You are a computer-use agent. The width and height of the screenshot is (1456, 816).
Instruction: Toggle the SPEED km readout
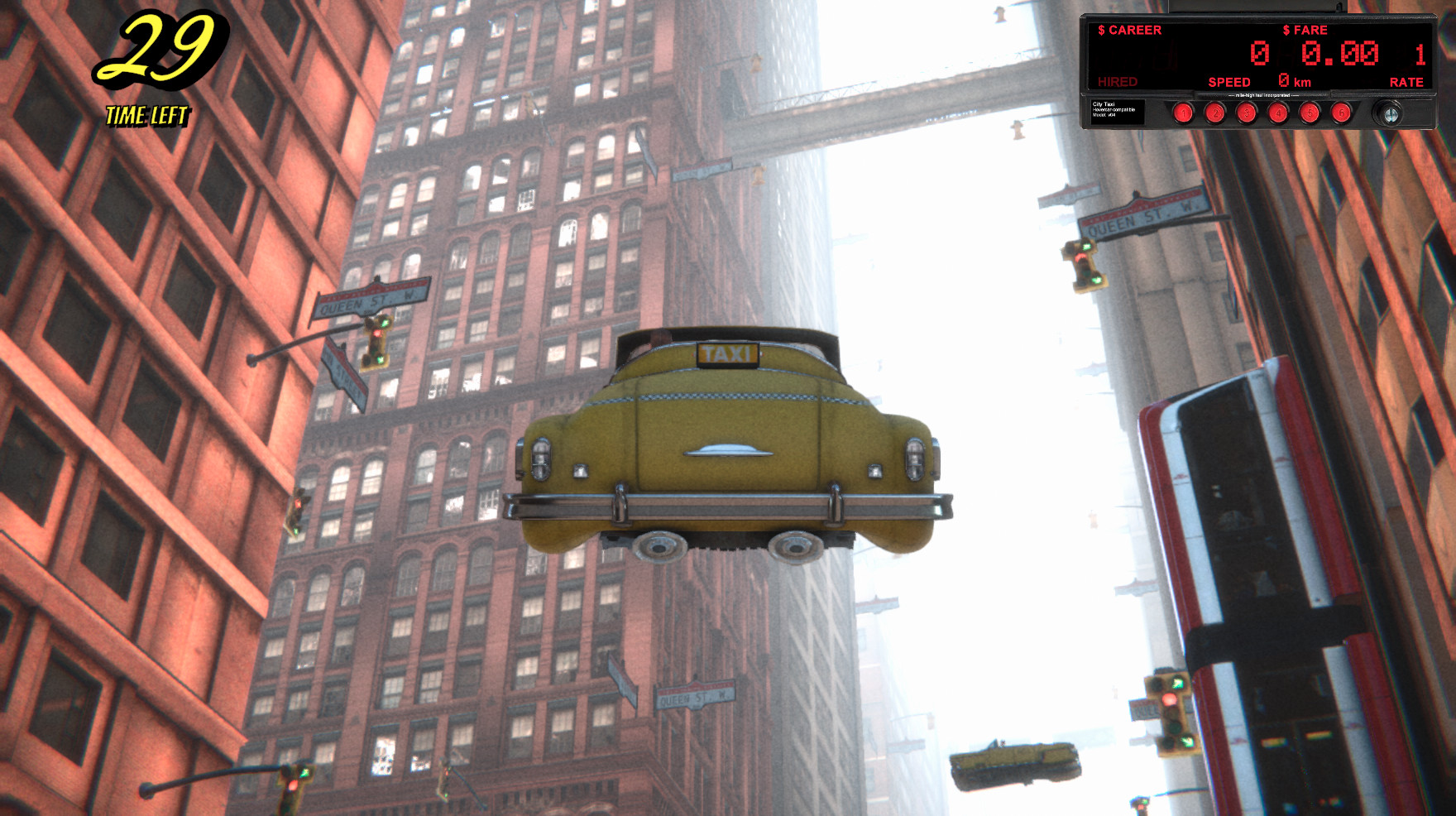coord(1230,83)
